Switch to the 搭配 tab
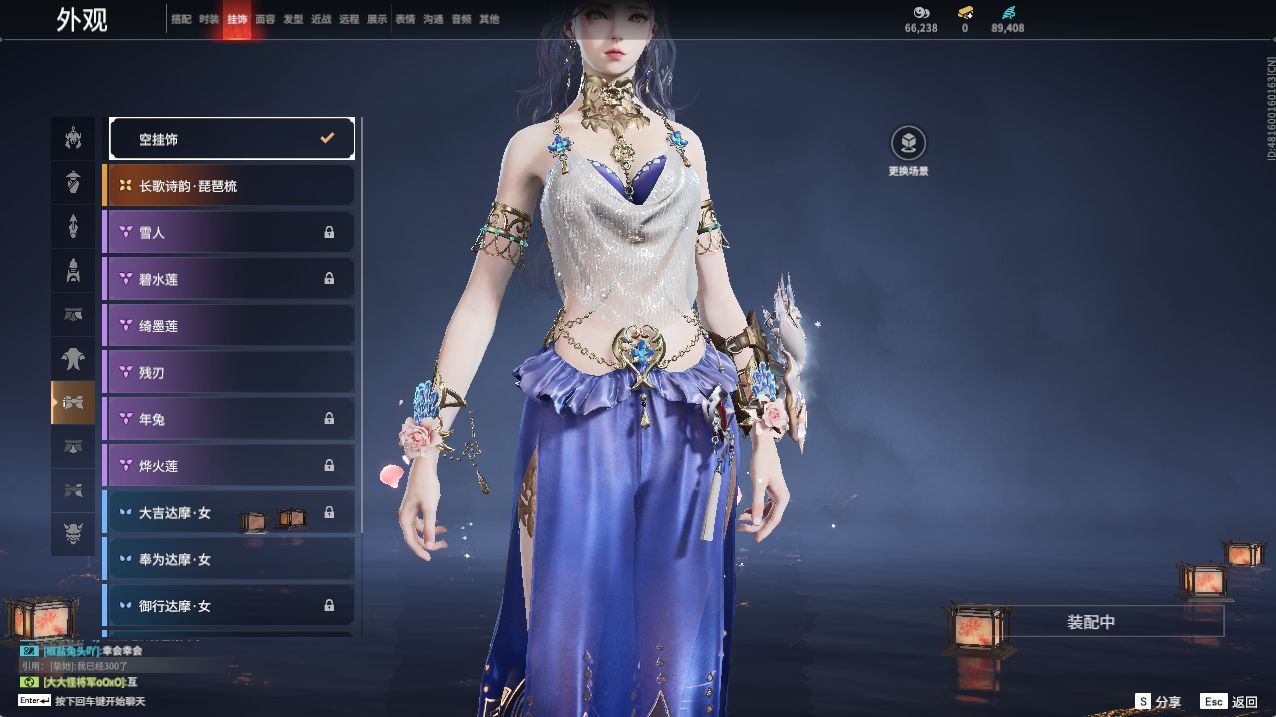 tap(181, 19)
